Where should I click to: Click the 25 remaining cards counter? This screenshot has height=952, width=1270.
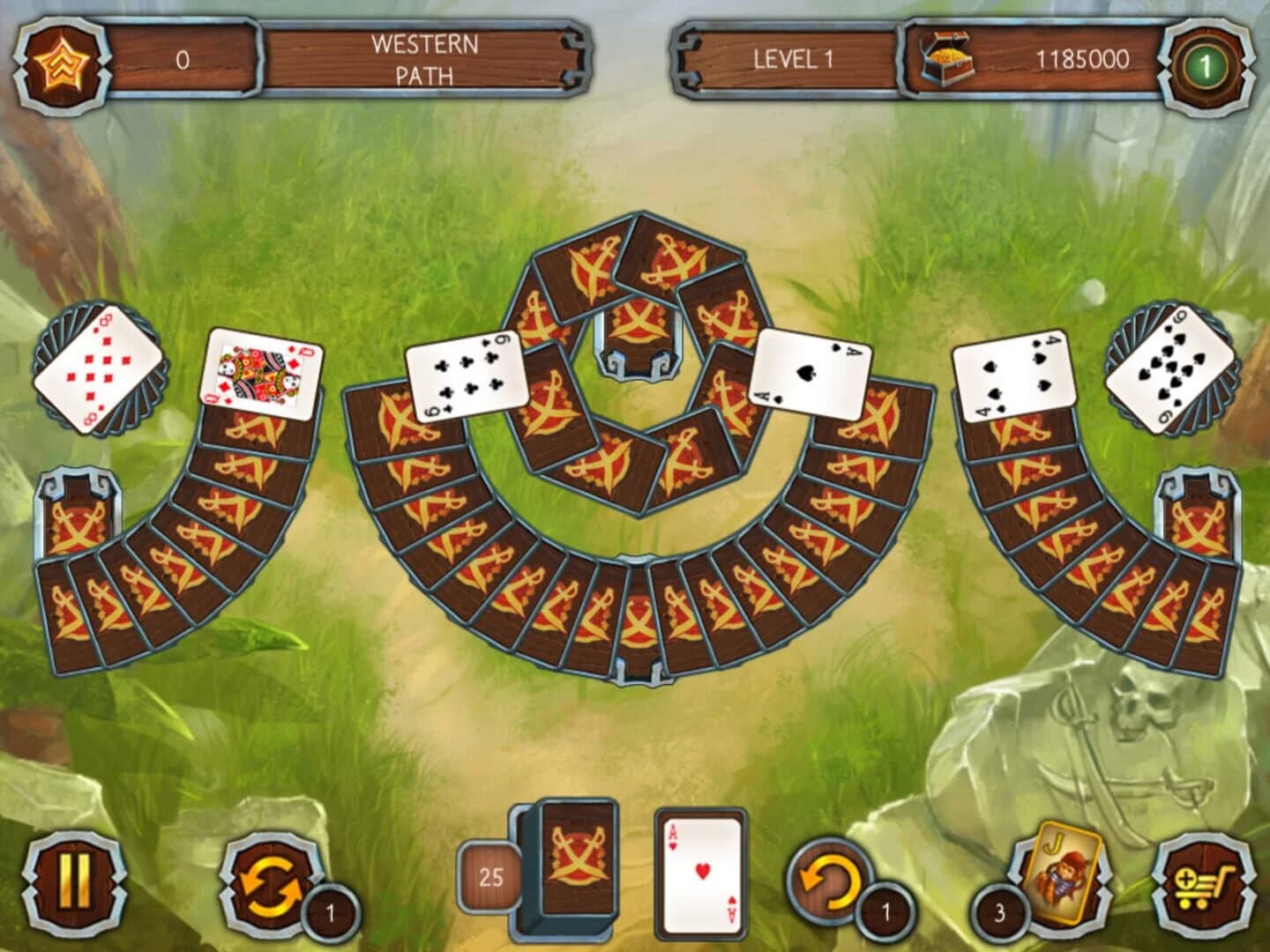(488, 875)
